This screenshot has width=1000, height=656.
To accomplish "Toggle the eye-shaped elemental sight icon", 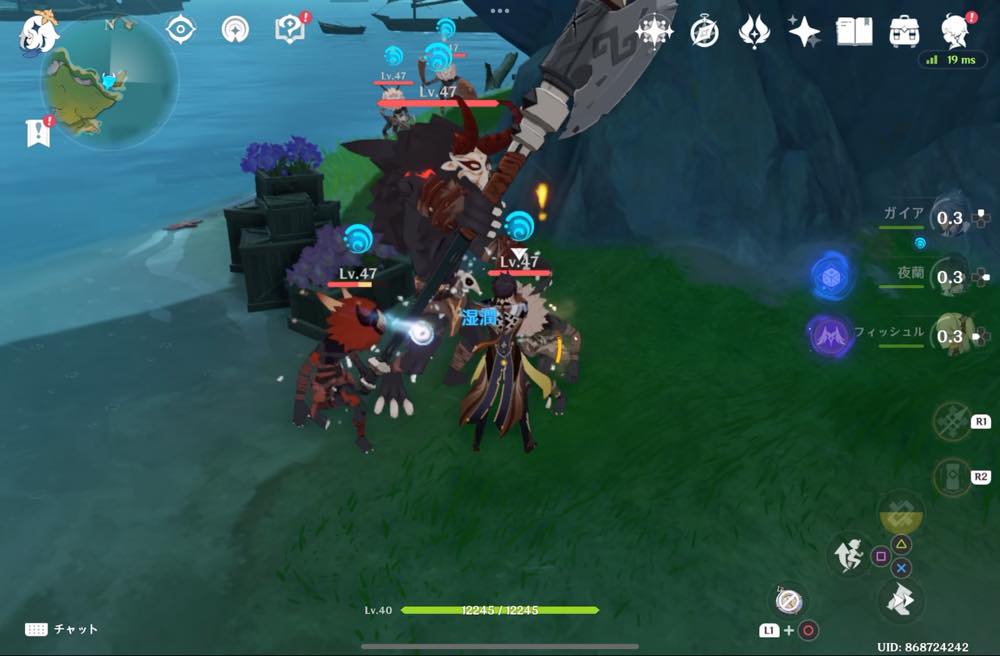I will (x=180, y=30).
